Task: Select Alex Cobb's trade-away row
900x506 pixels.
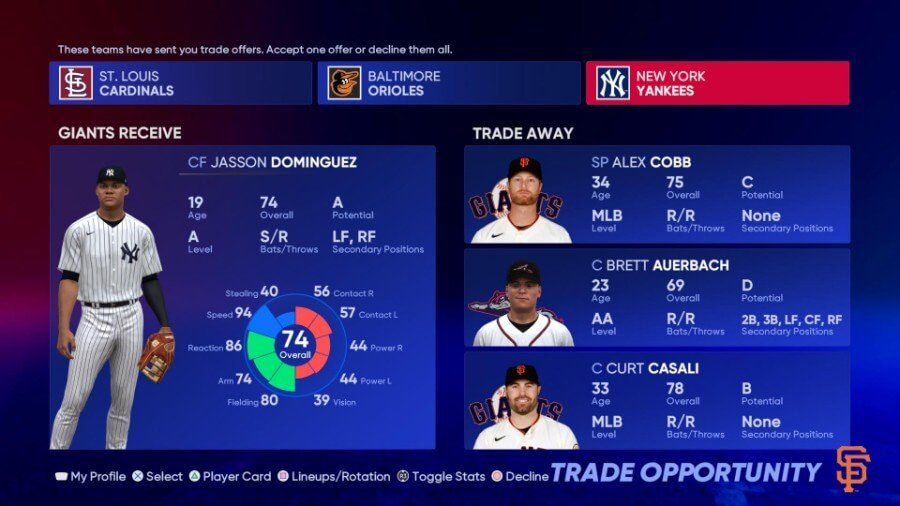Action: point(657,195)
